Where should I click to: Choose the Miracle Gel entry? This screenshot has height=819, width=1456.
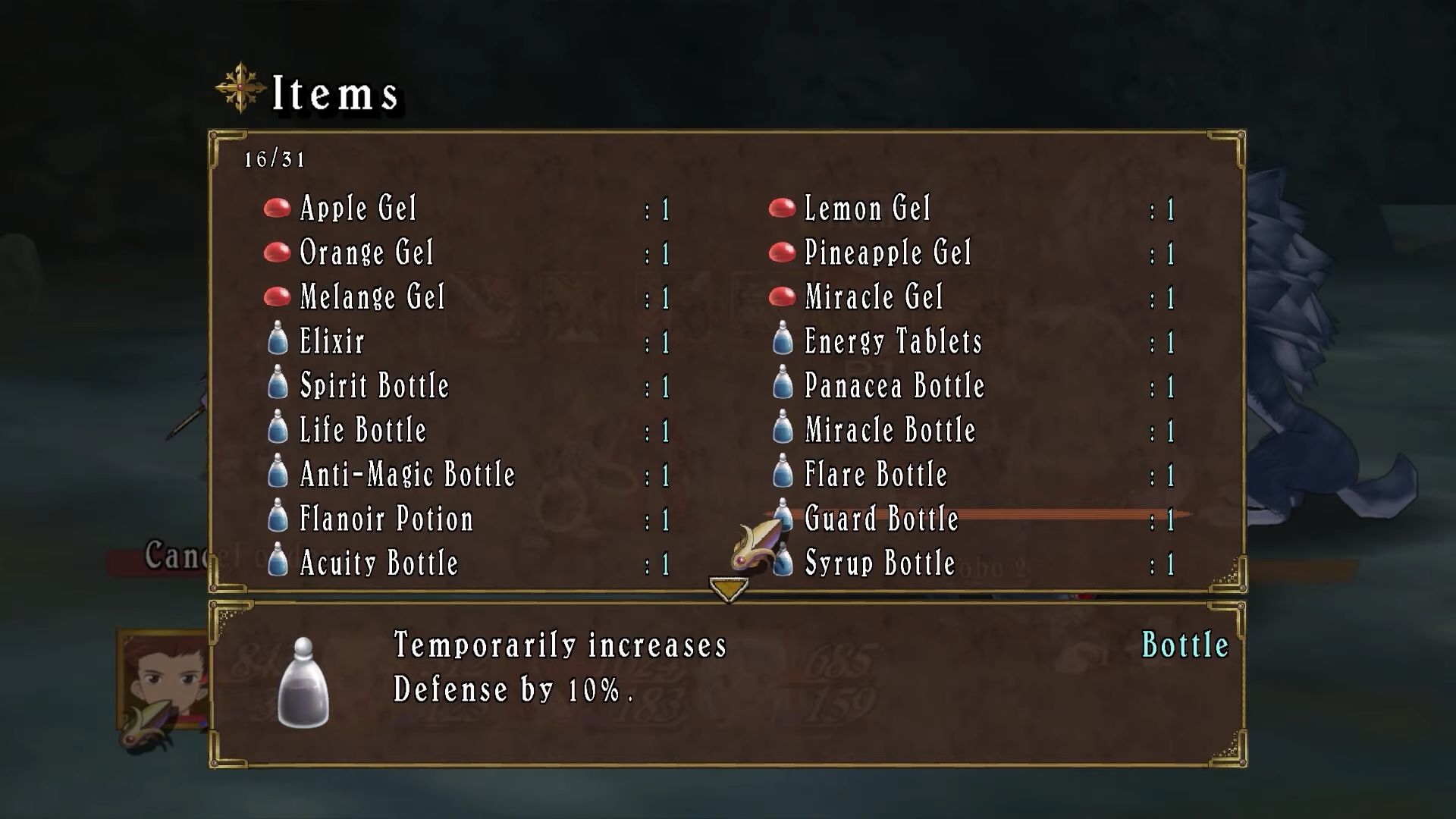coord(874,297)
